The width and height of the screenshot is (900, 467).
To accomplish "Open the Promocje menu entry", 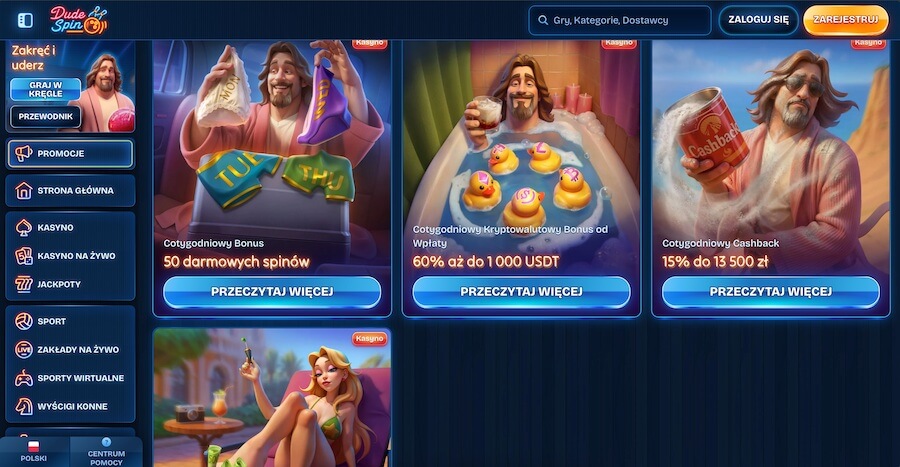I will point(70,154).
